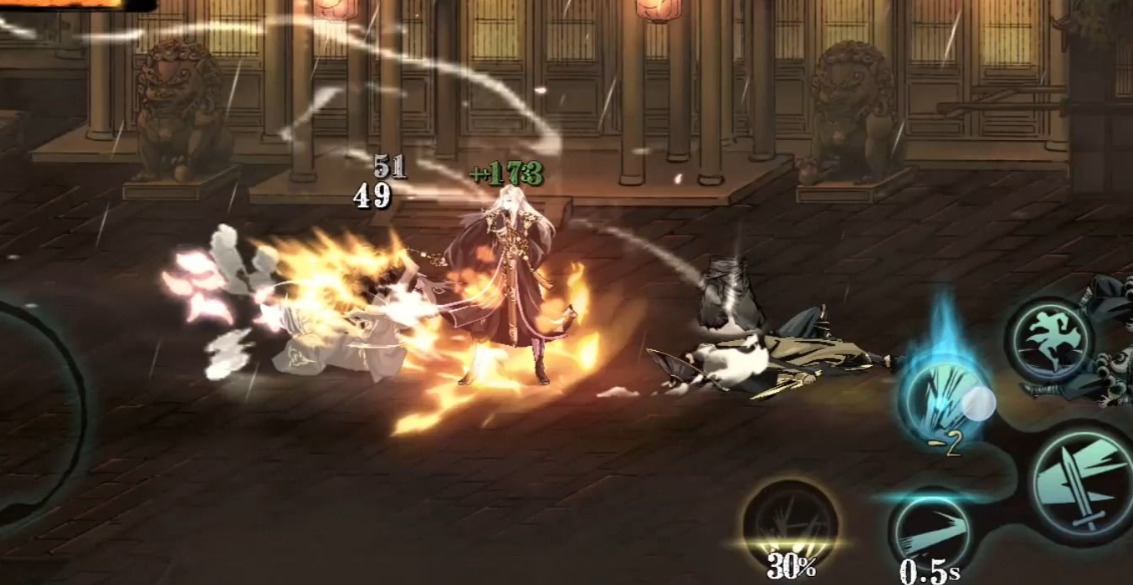Tap the sword basic attack button
Image resolution: width=1133 pixels, height=585 pixels.
coord(1083,484)
